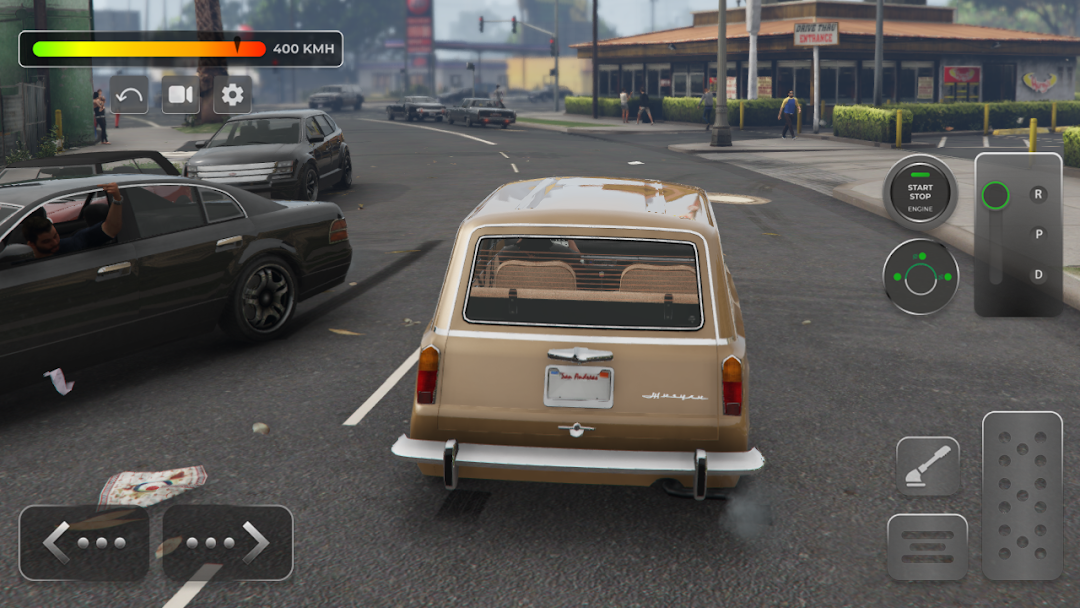Click the round dial with green dots
1080x608 pixels.
point(920,277)
